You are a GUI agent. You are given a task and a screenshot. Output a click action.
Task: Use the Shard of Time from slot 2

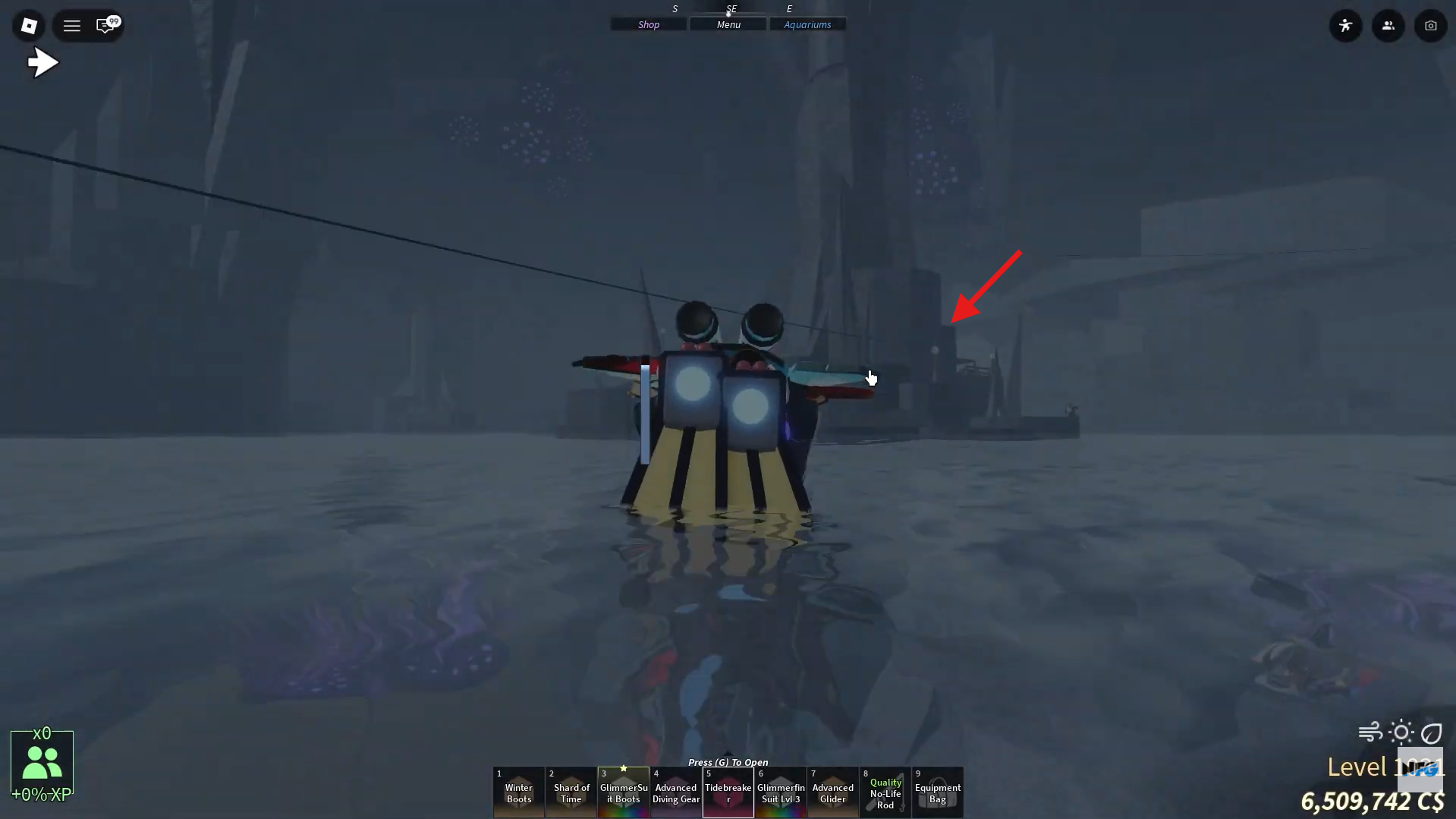(571, 792)
